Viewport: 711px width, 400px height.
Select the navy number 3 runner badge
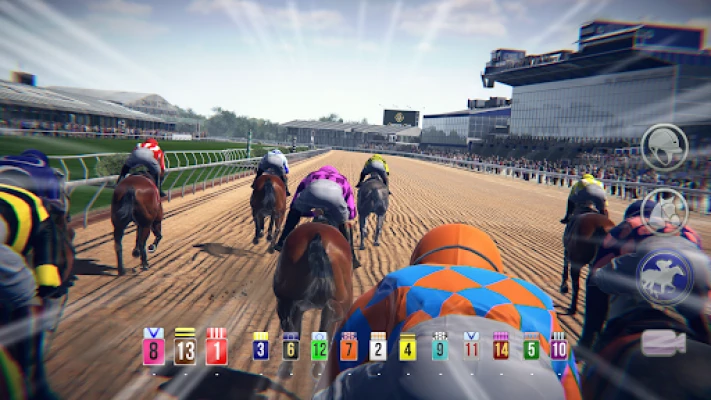260,347
